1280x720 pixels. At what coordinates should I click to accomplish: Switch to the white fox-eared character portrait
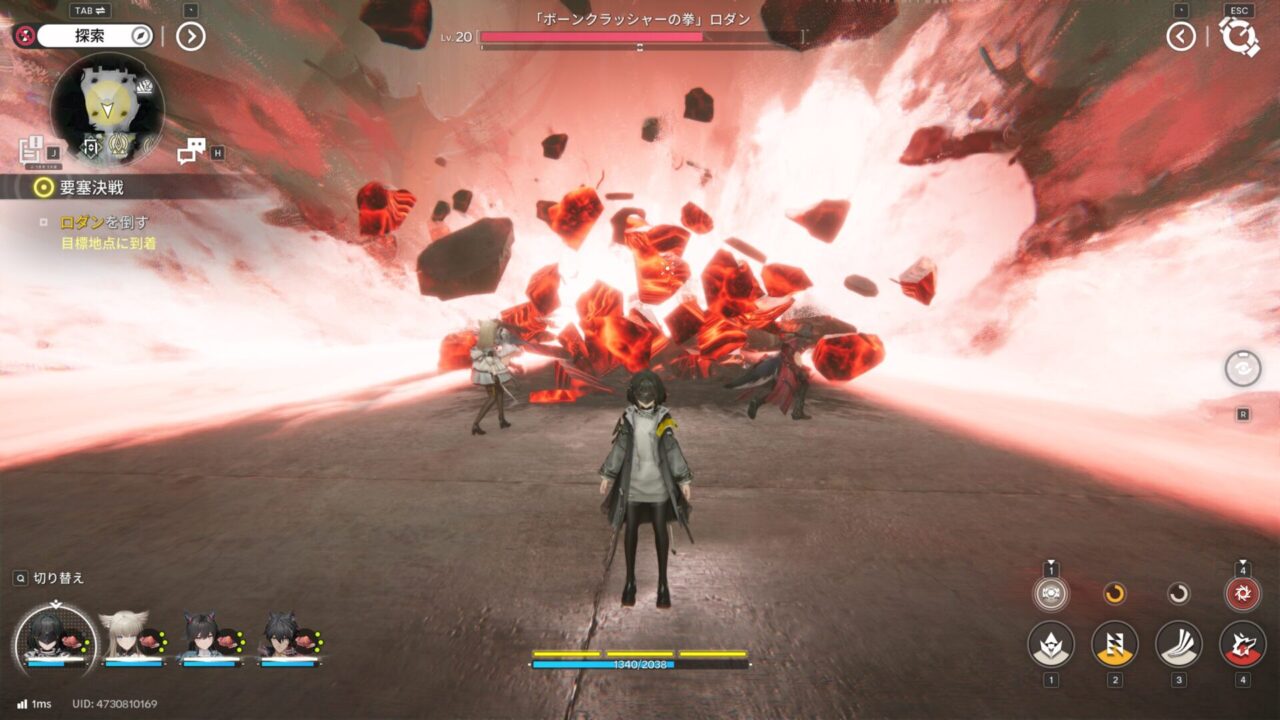click(124, 636)
